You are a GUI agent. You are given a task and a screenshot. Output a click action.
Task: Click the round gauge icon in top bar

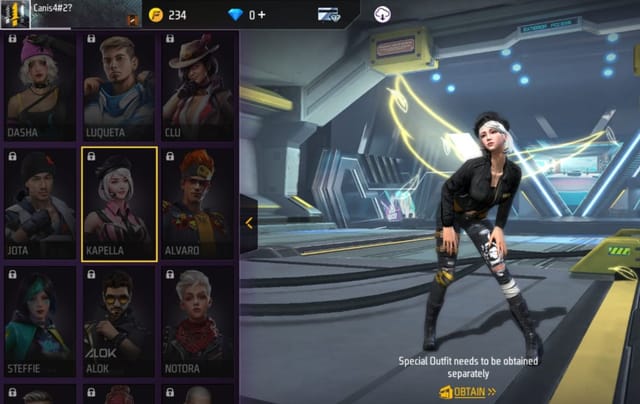(382, 15)
